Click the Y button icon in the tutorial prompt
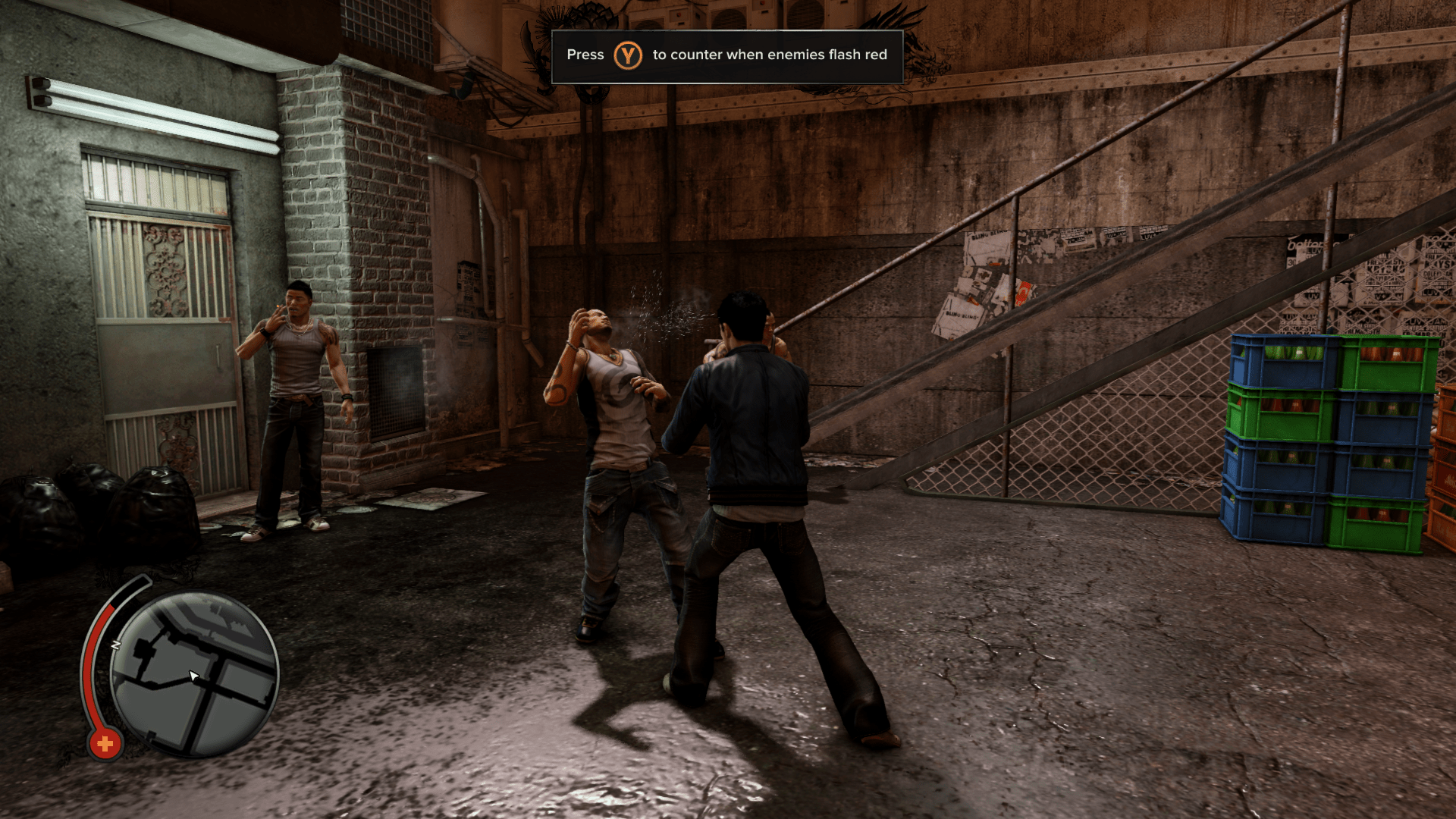 click(x=629, y=55)
